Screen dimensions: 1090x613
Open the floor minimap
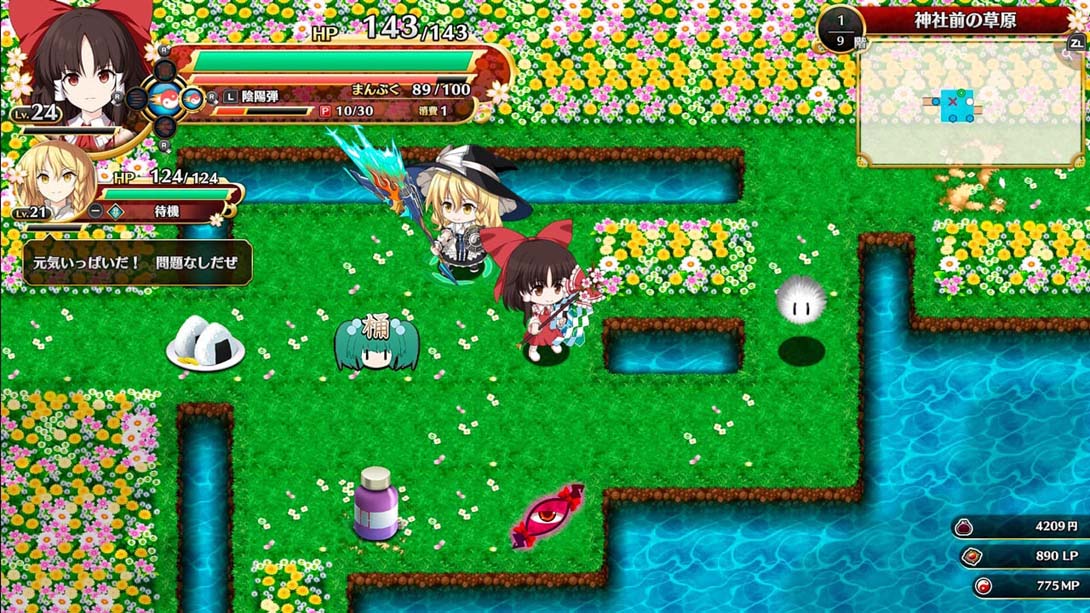[x=968, y=103]
